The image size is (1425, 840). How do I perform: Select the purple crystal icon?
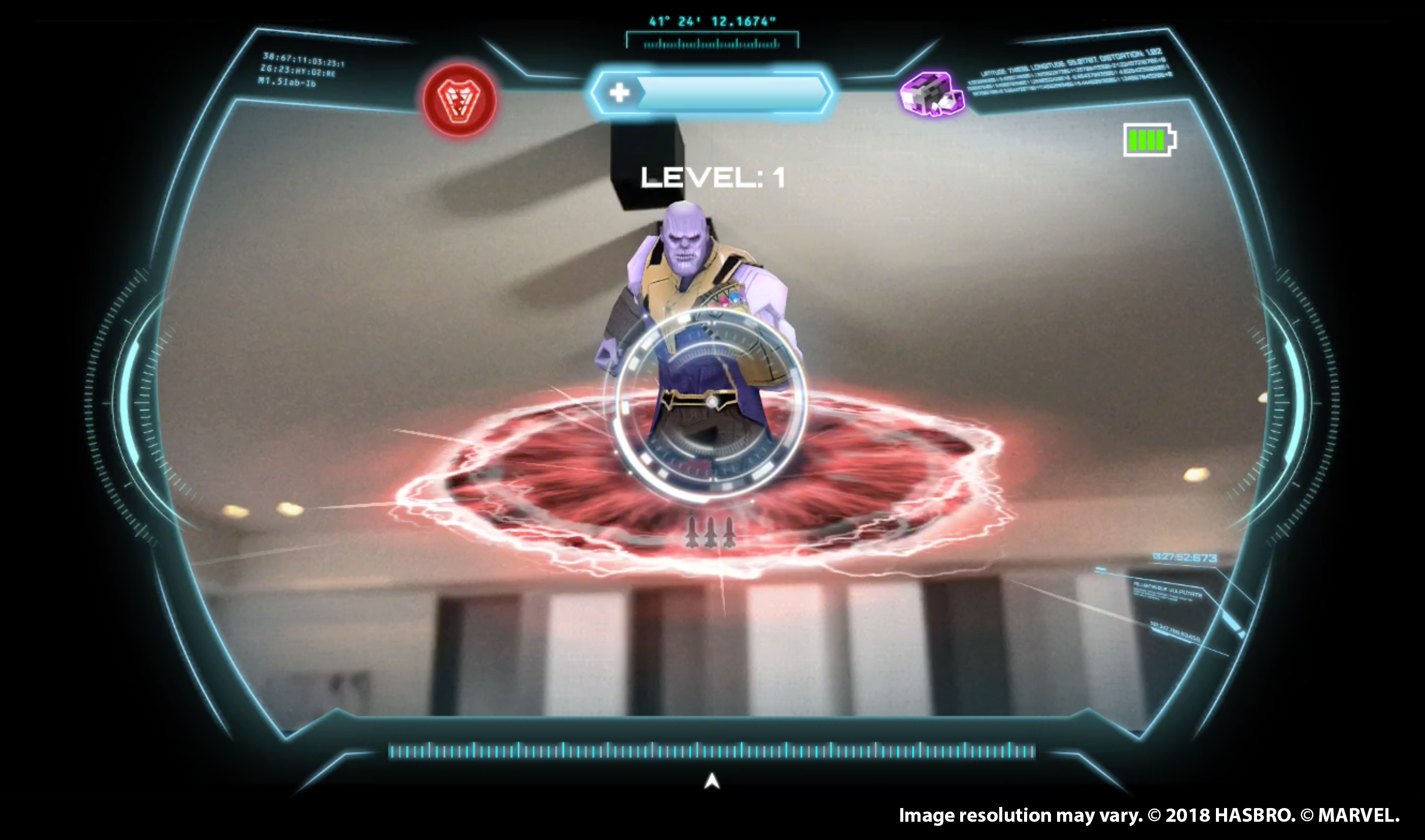[932, 93]
